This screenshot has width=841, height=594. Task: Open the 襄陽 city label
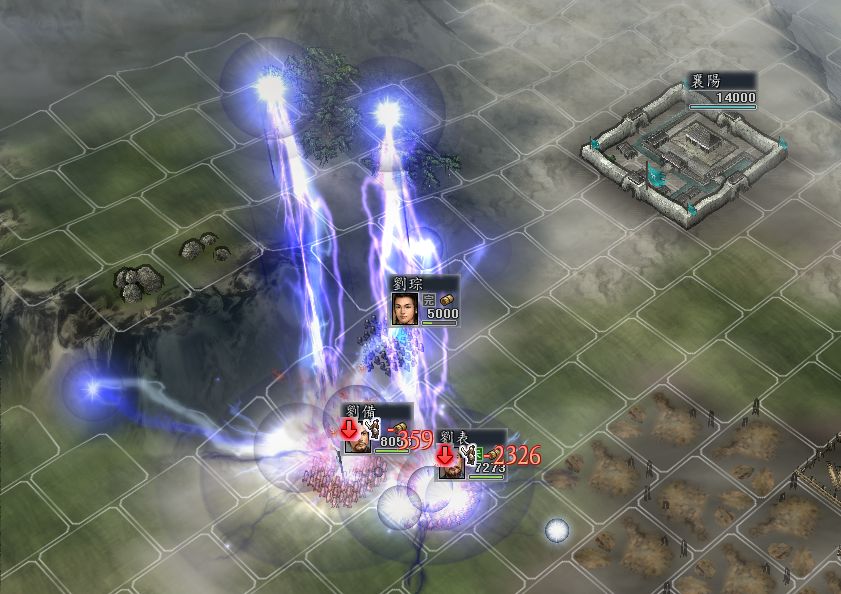click(x=718, y=90)
